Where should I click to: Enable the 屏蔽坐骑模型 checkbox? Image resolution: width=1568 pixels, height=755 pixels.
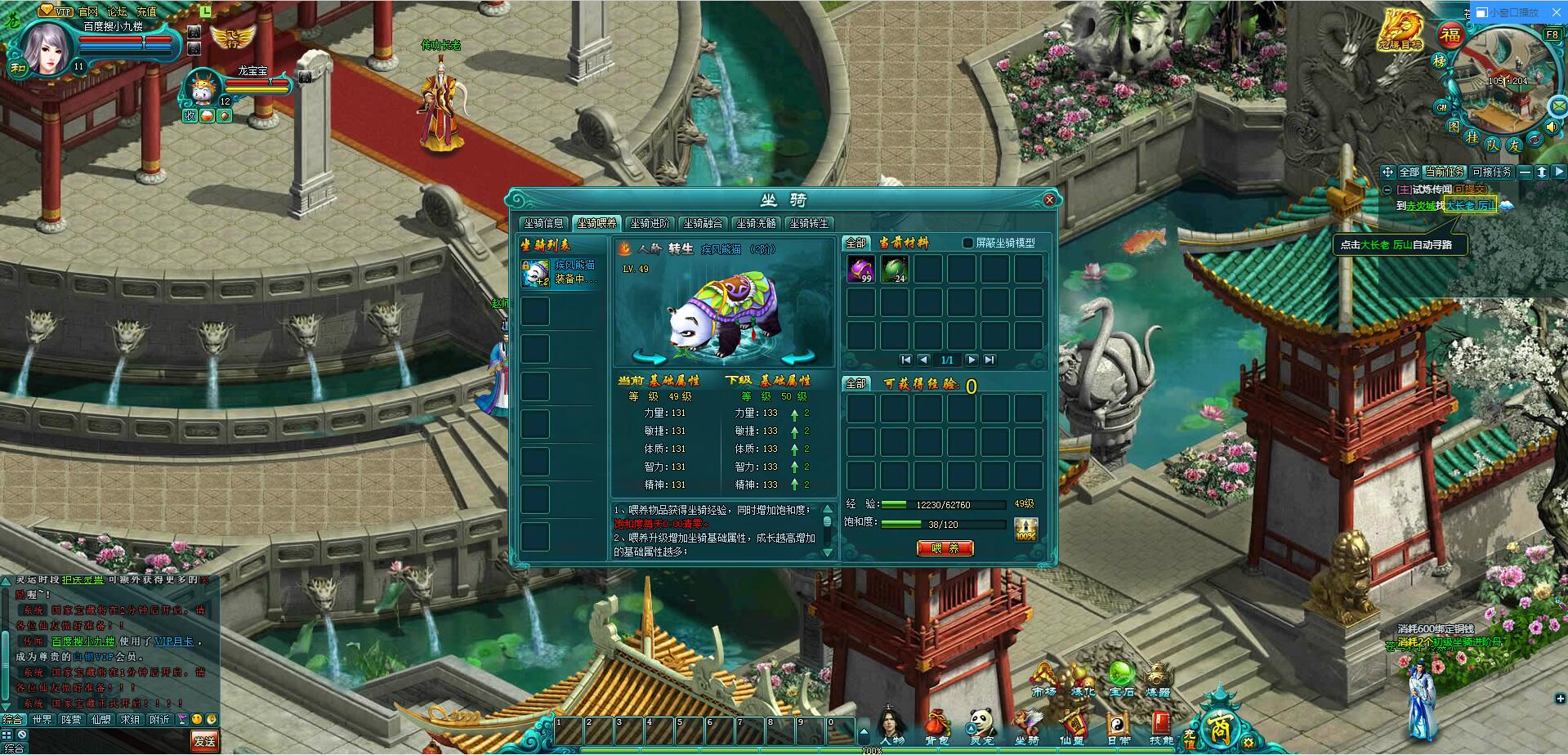(967, 244)
